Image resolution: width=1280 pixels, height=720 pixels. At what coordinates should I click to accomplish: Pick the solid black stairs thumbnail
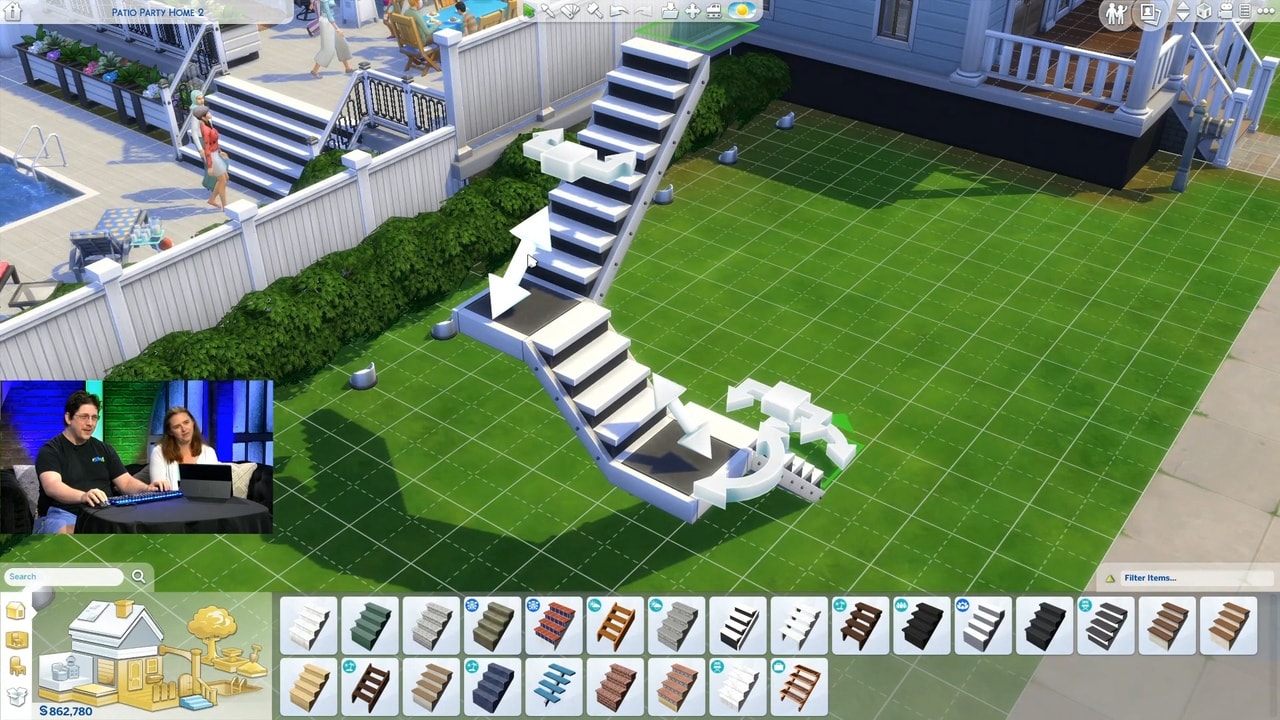coord(1044,626)
